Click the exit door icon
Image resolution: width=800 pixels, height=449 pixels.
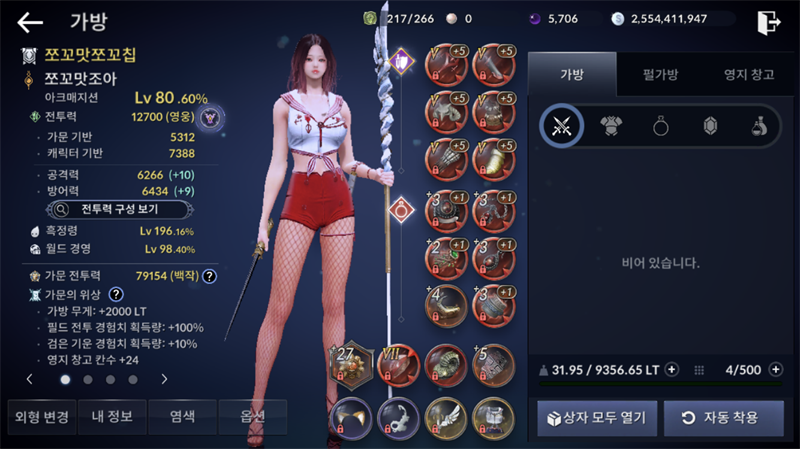pos(768,22)
